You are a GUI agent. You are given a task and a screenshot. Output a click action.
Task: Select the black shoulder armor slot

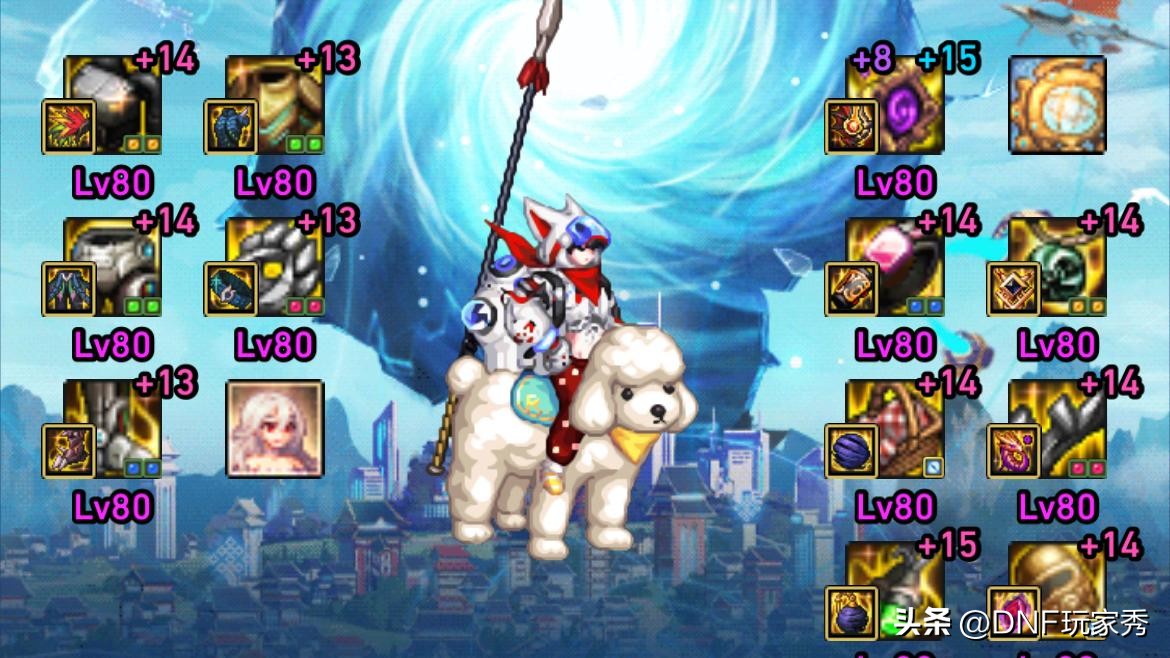coord(113,103)
